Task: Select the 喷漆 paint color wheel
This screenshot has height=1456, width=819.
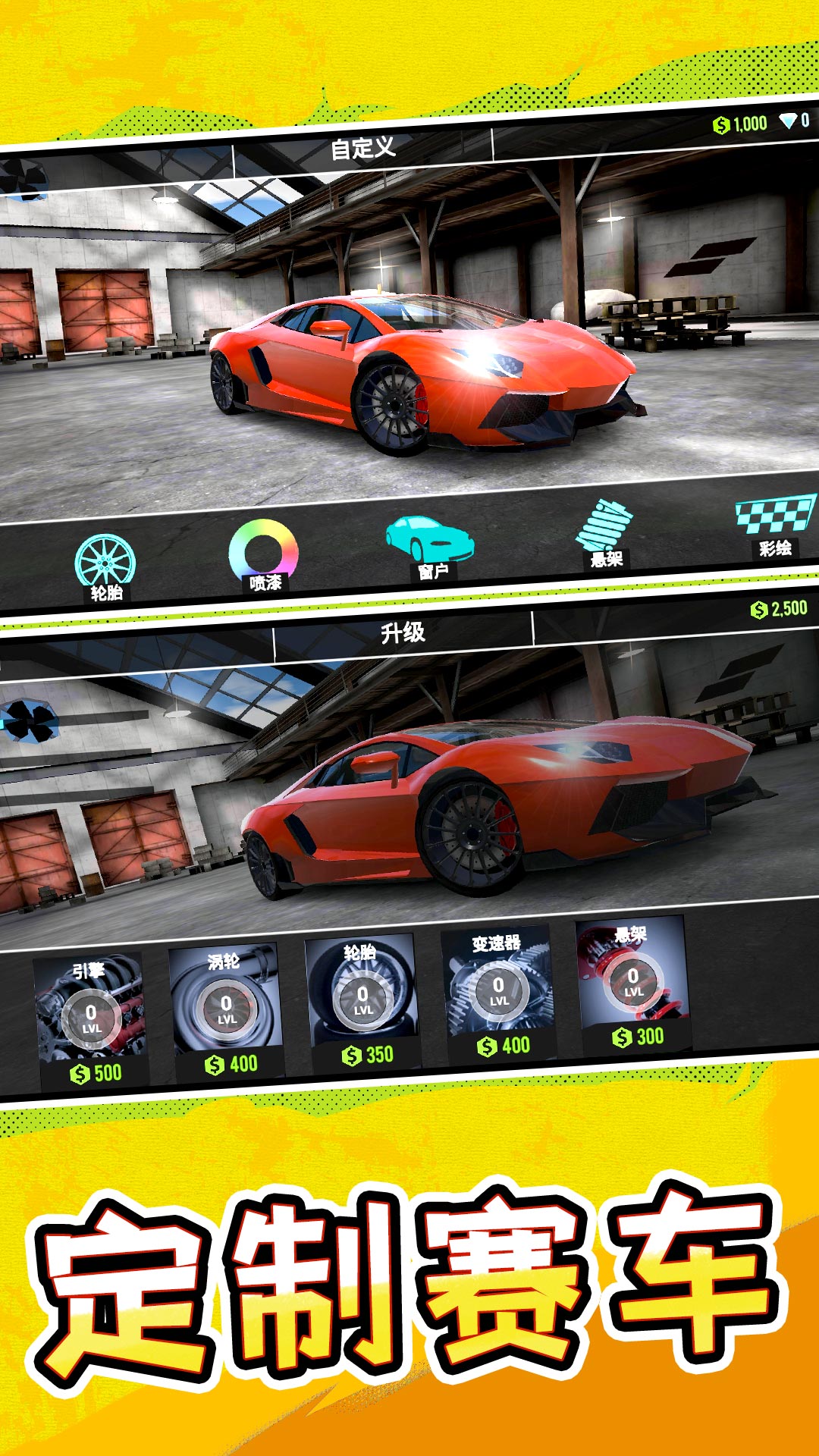Action: point(263,554)
